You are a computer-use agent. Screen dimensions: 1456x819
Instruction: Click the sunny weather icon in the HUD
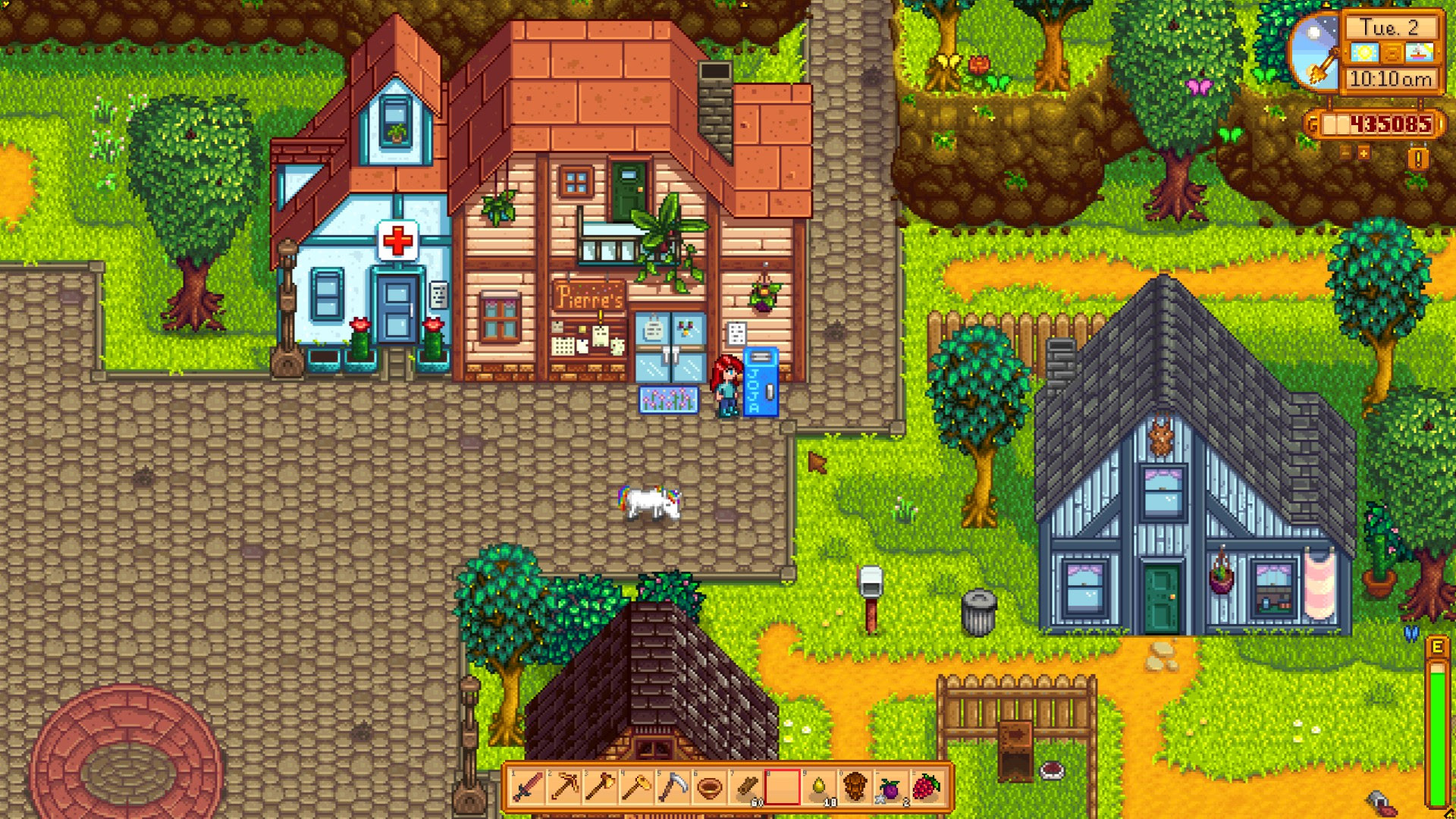[1363, 52]
